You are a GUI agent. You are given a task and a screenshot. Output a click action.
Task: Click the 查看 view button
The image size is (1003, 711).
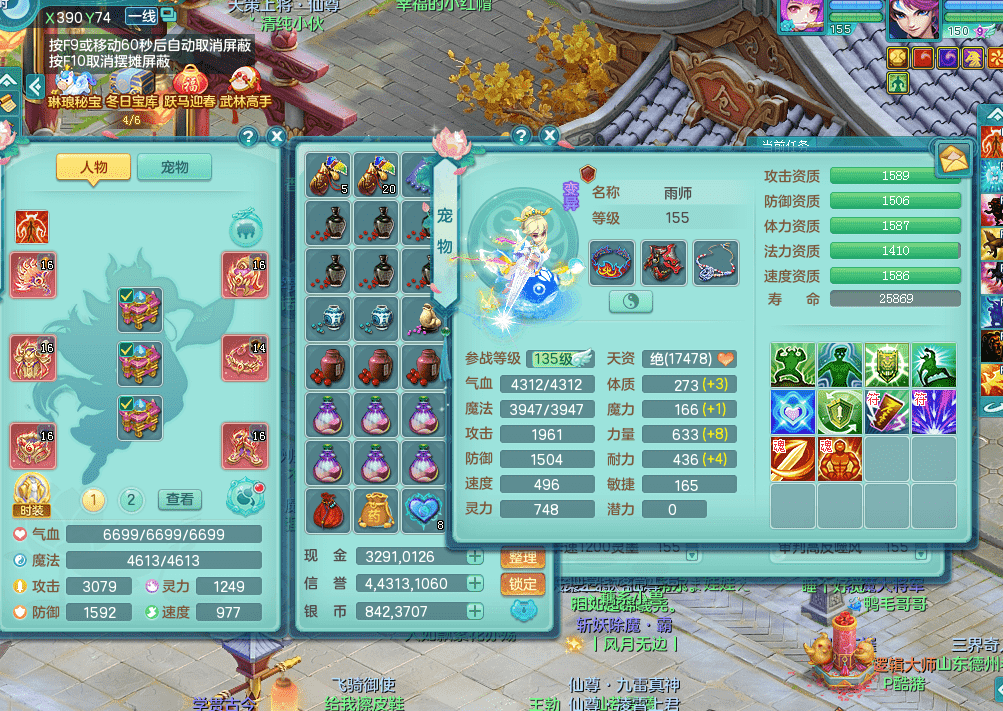tap(180, 499)
